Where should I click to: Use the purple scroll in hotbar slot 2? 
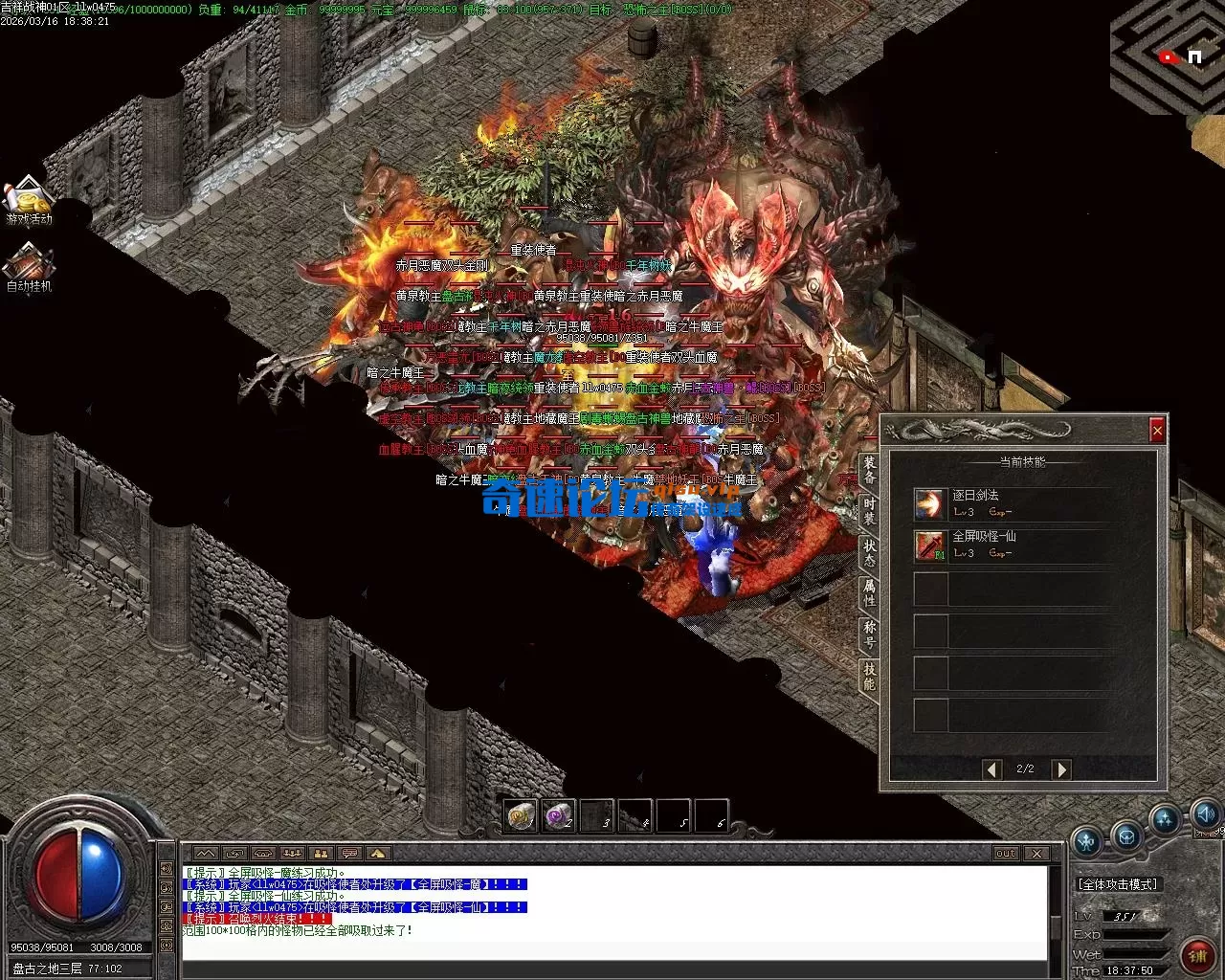click(558, 815)
